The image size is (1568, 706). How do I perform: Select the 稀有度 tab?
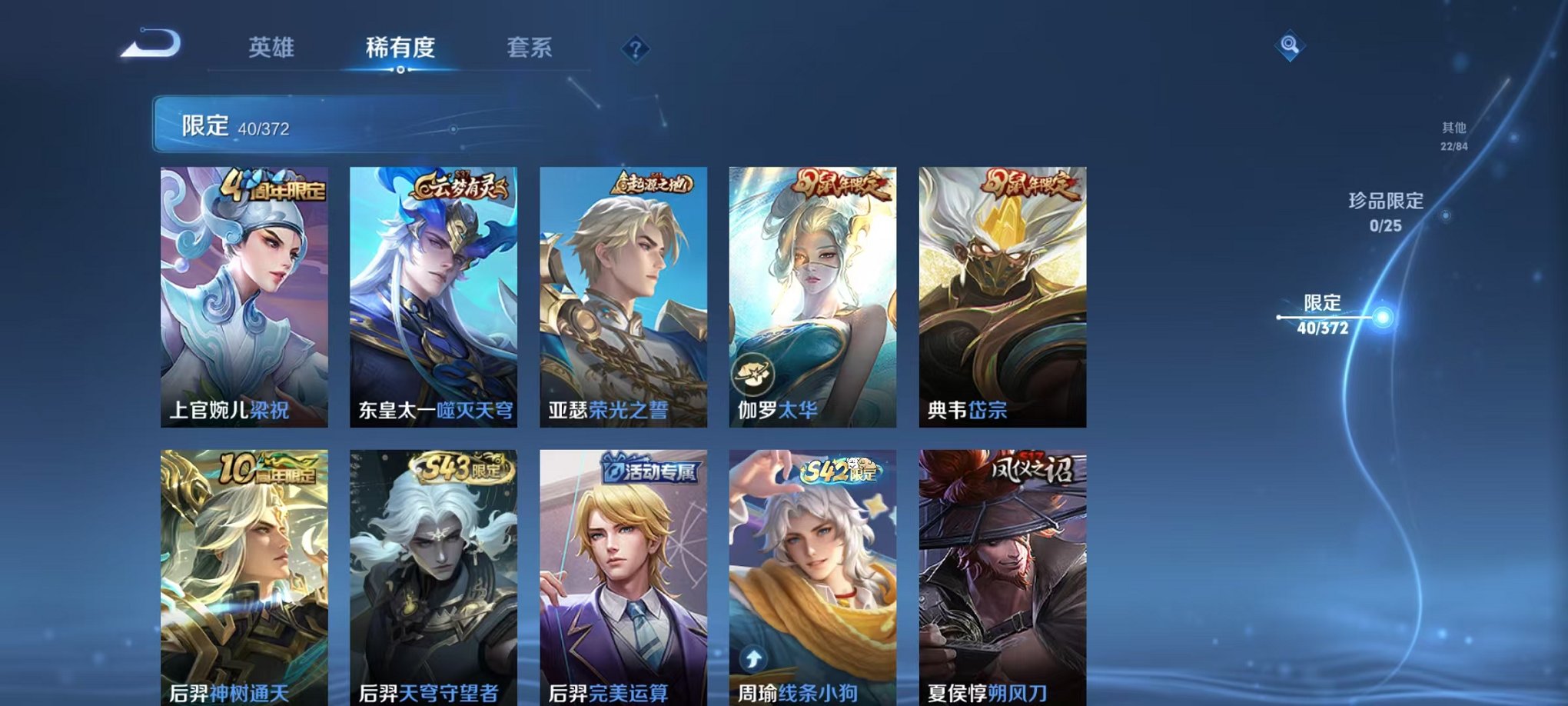click(x=400, y=48)
